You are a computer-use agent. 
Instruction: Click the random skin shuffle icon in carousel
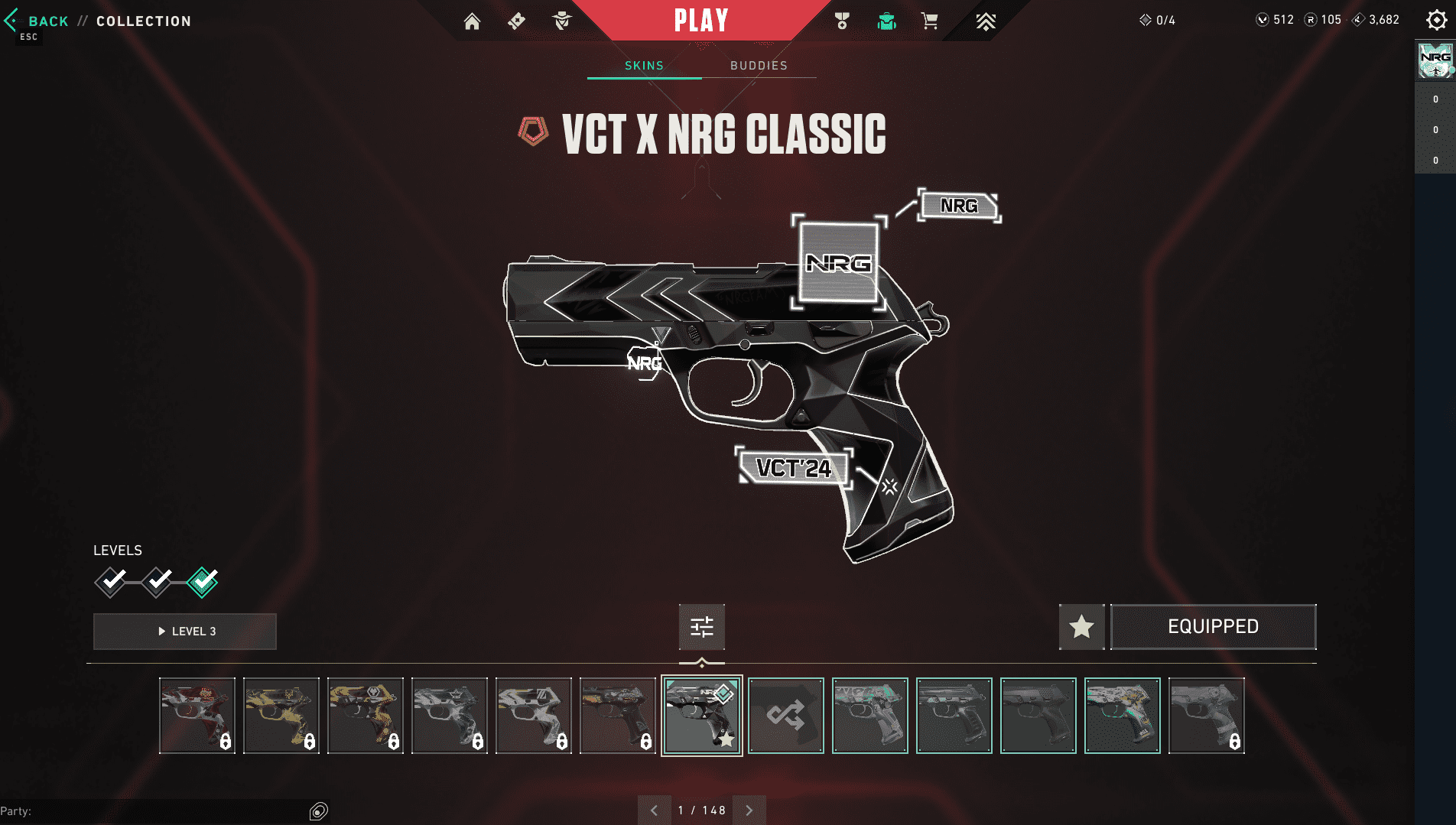(x=785, y=716)
